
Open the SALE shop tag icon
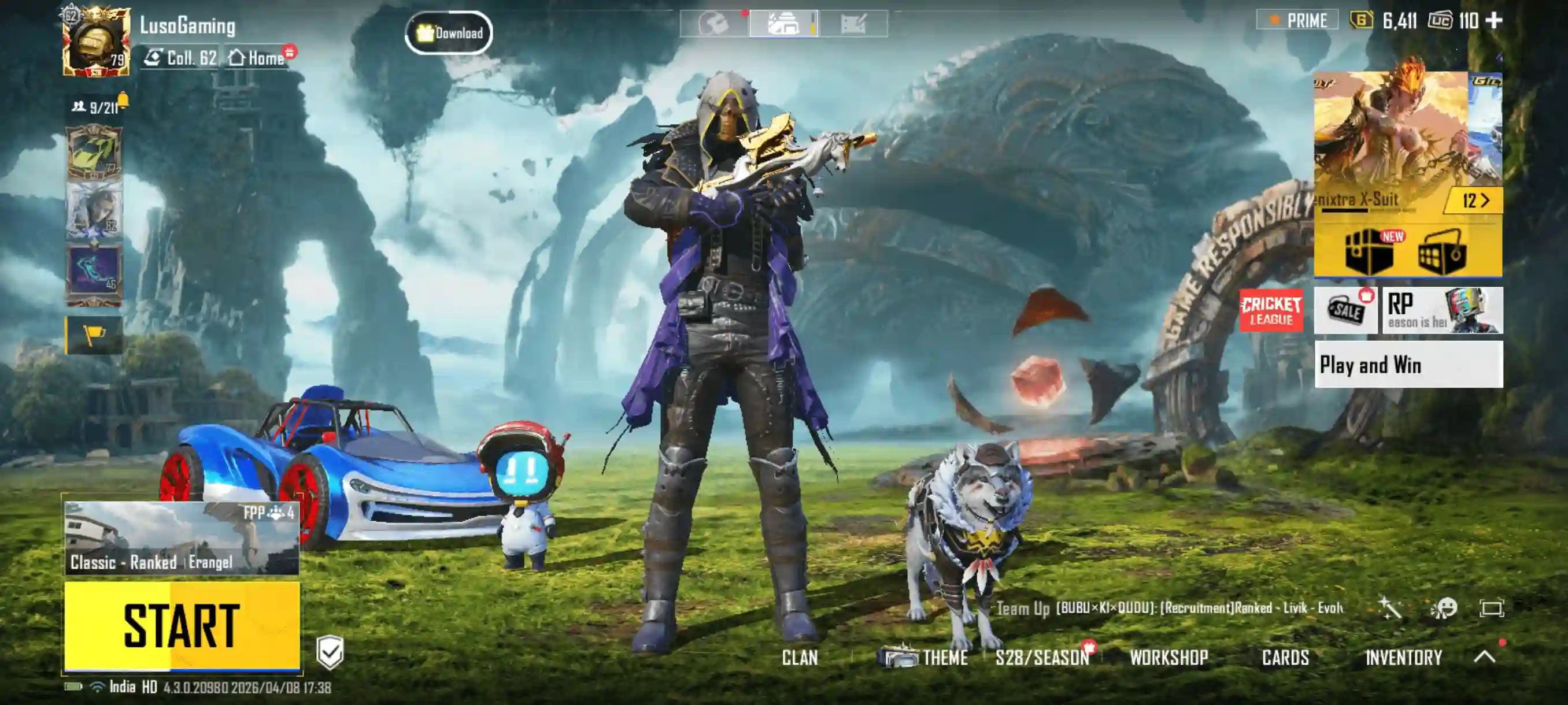[x=1345, y=310]
